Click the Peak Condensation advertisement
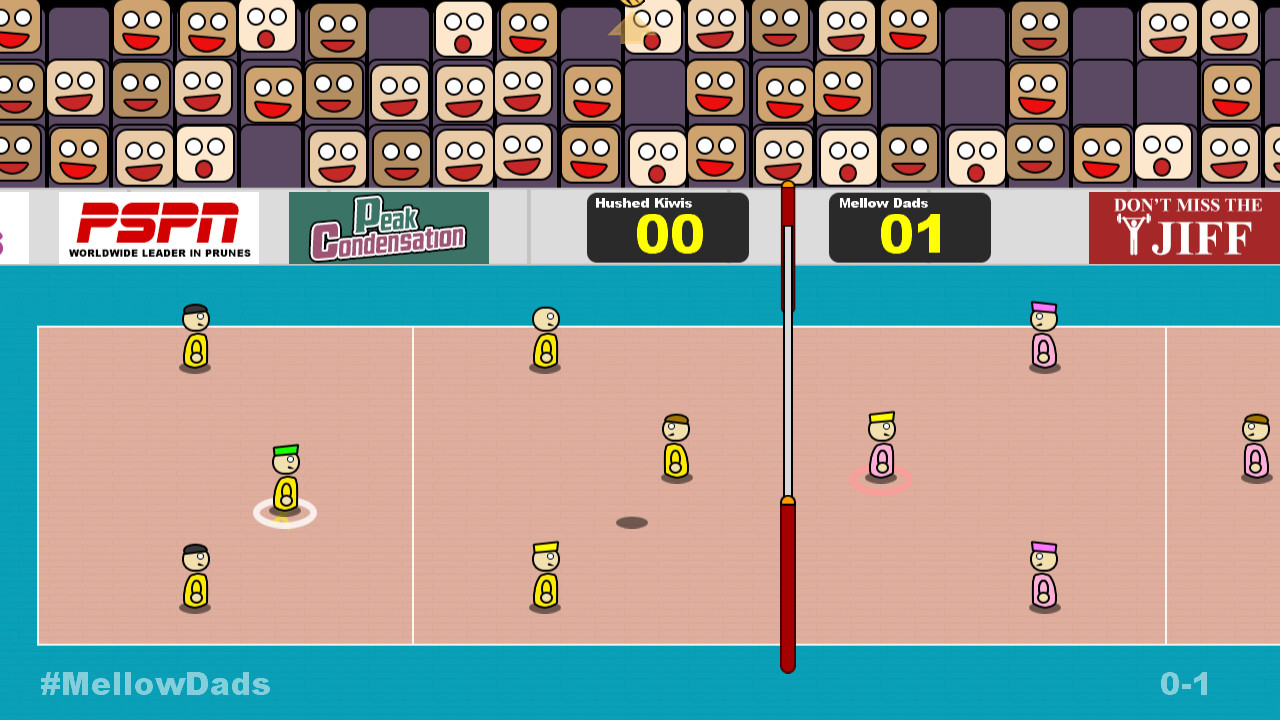The width and height of the screenshot is (1280, 720). pyautogui.click(x=388, y=228)
